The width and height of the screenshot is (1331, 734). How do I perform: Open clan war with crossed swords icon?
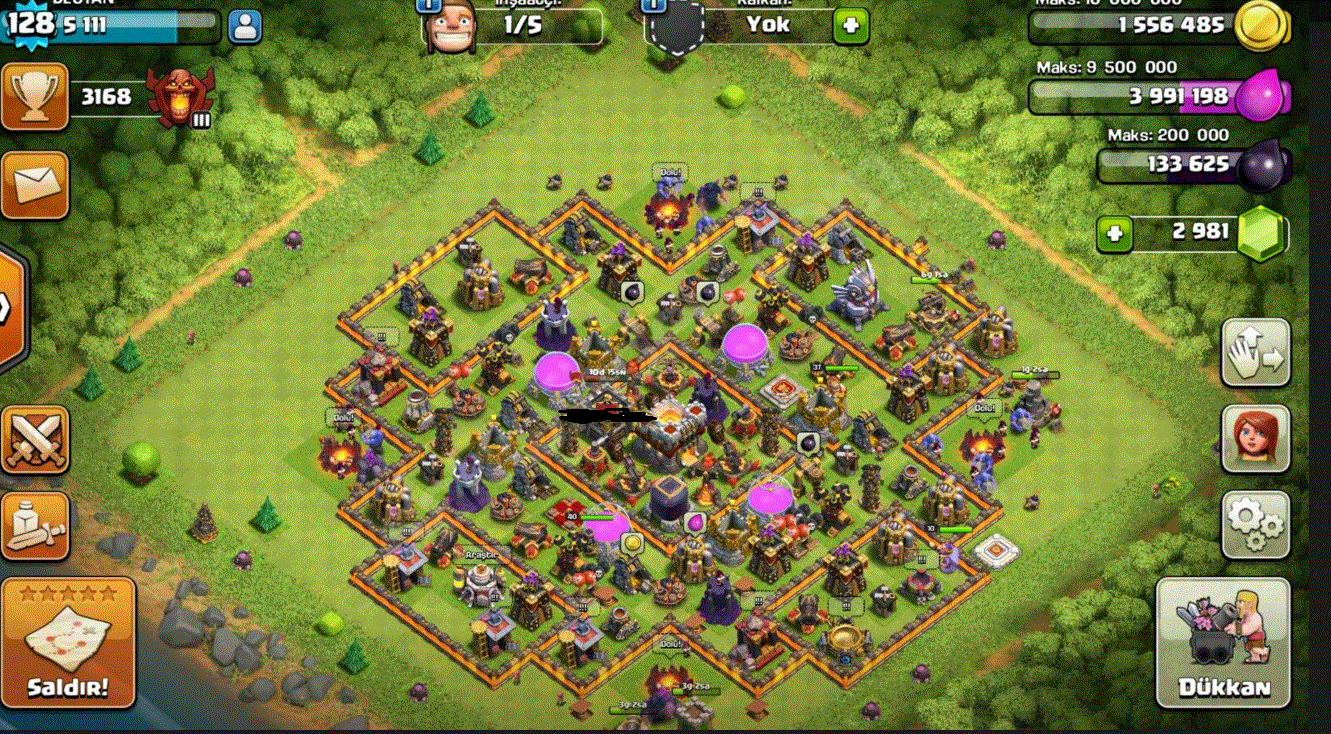click(x=35, y=439)
